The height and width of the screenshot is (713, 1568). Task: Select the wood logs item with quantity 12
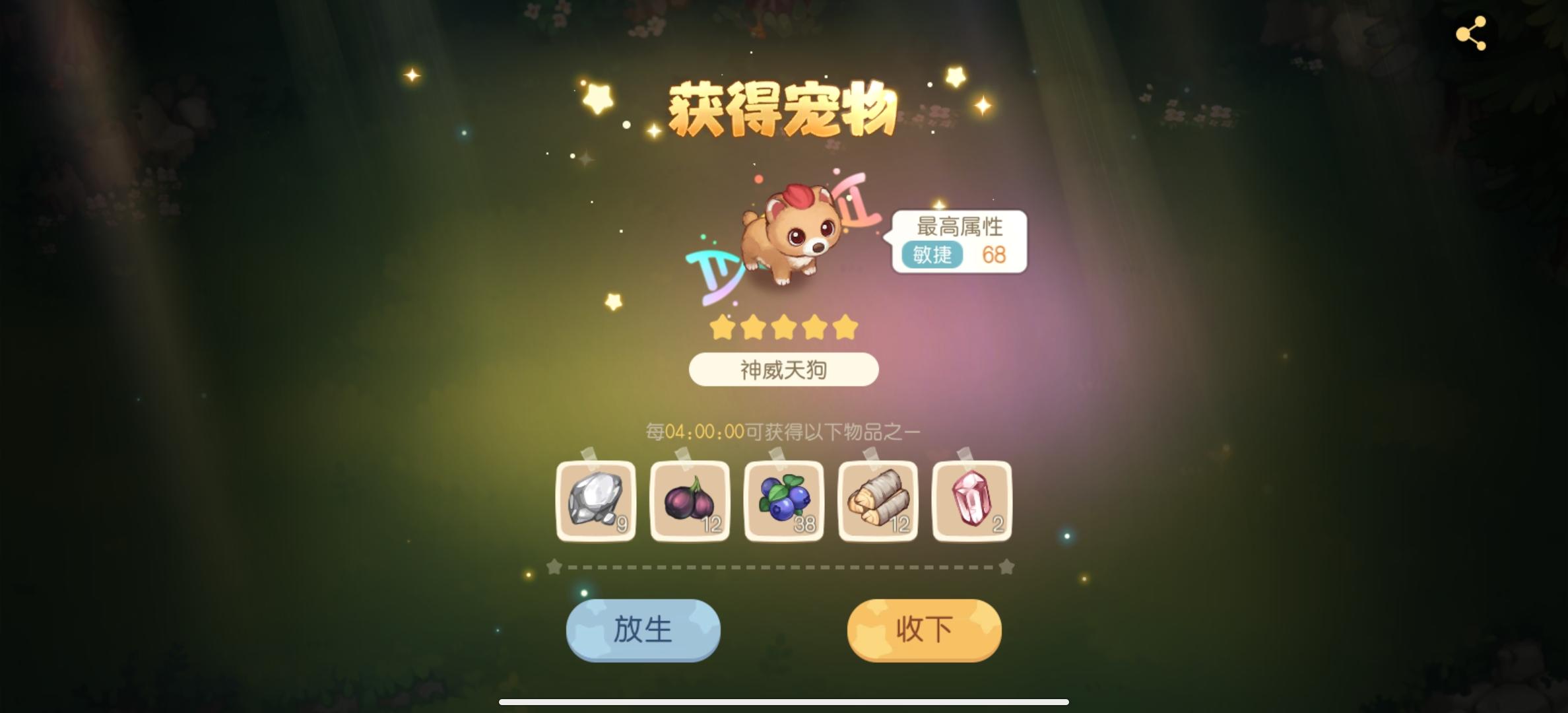click(x=878, y=502)
